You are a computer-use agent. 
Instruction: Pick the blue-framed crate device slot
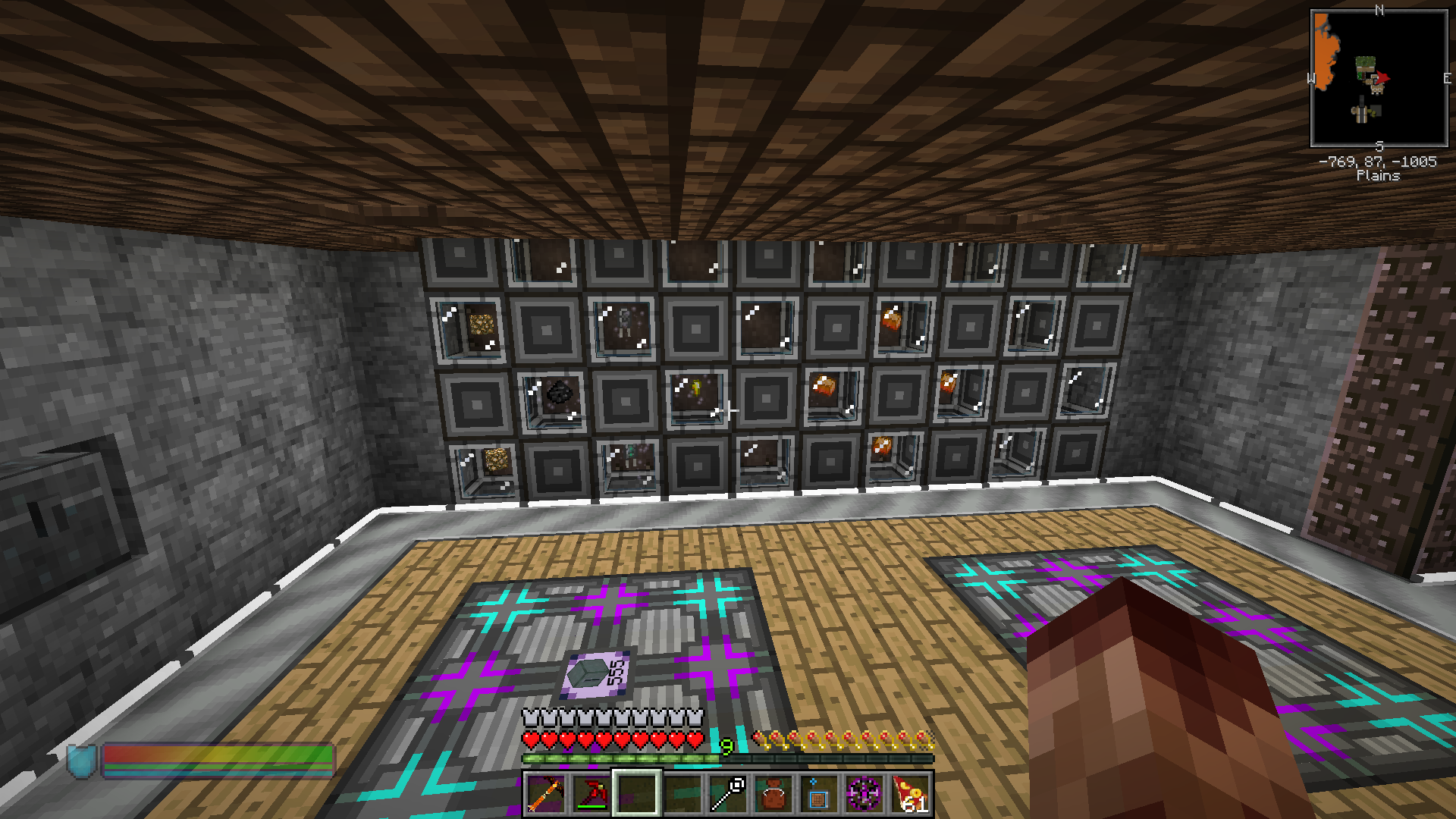tap(818, 794)
